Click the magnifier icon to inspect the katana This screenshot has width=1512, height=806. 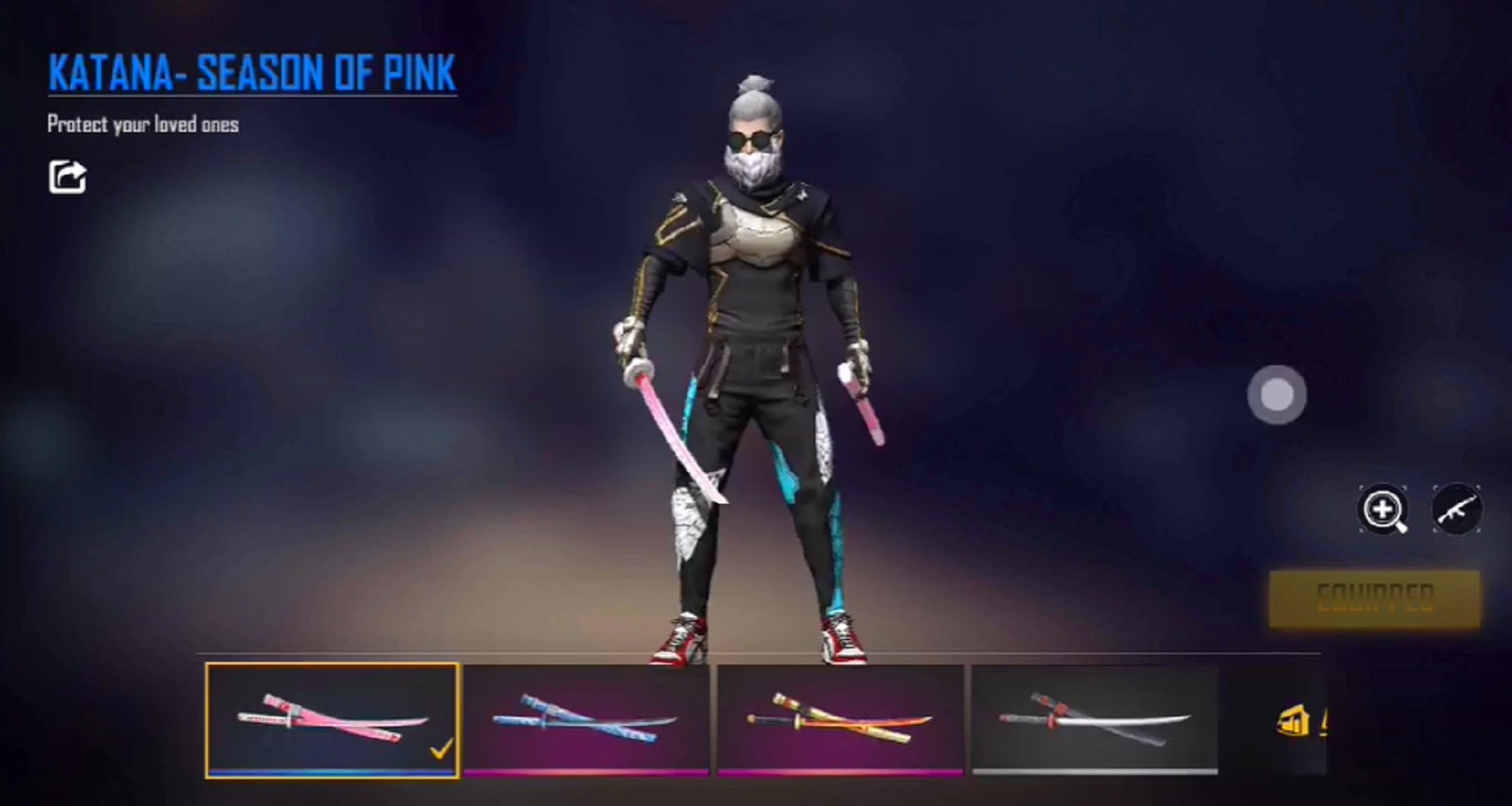coord(1384,510)
